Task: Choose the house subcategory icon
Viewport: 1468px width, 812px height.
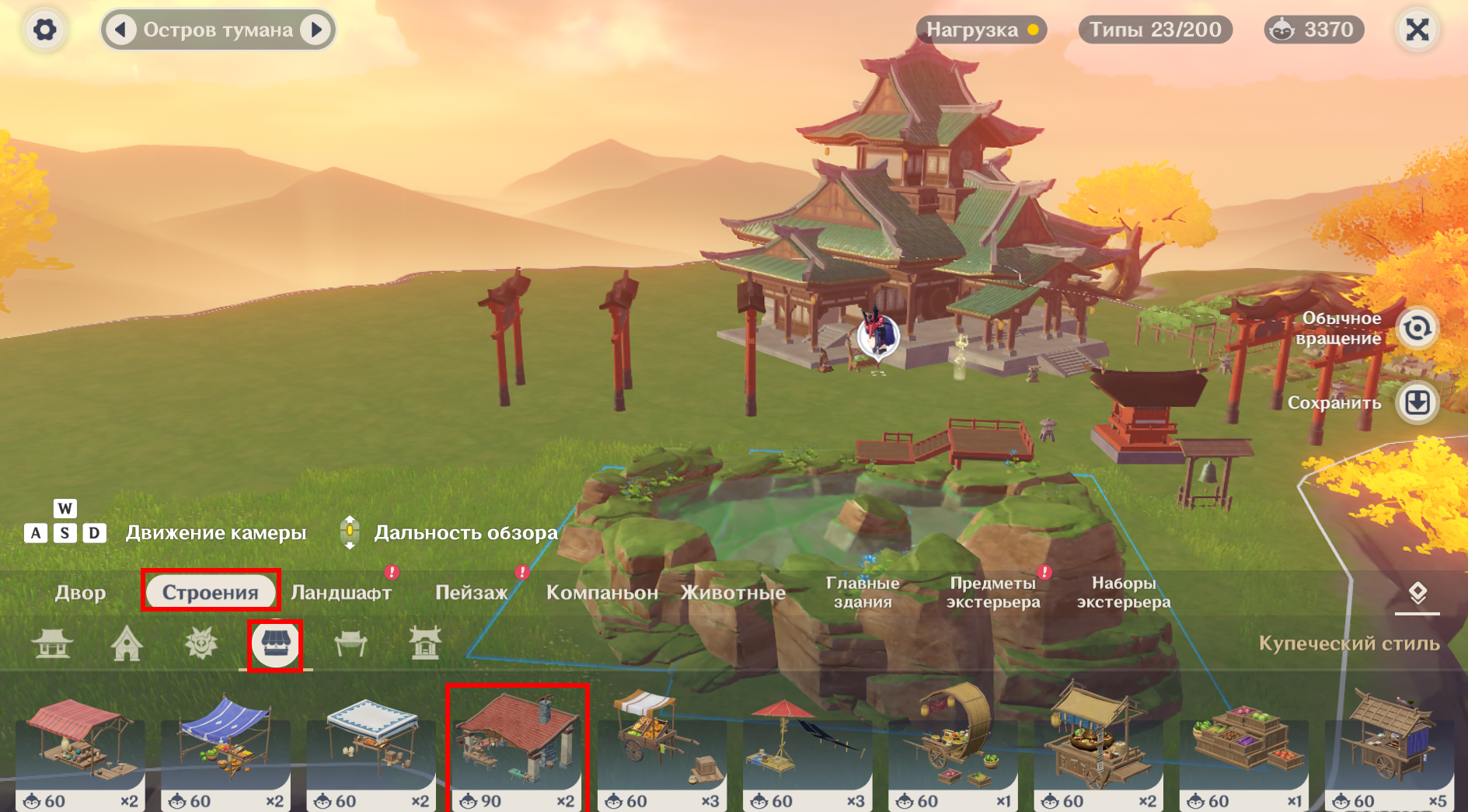Action: [126, 643]
